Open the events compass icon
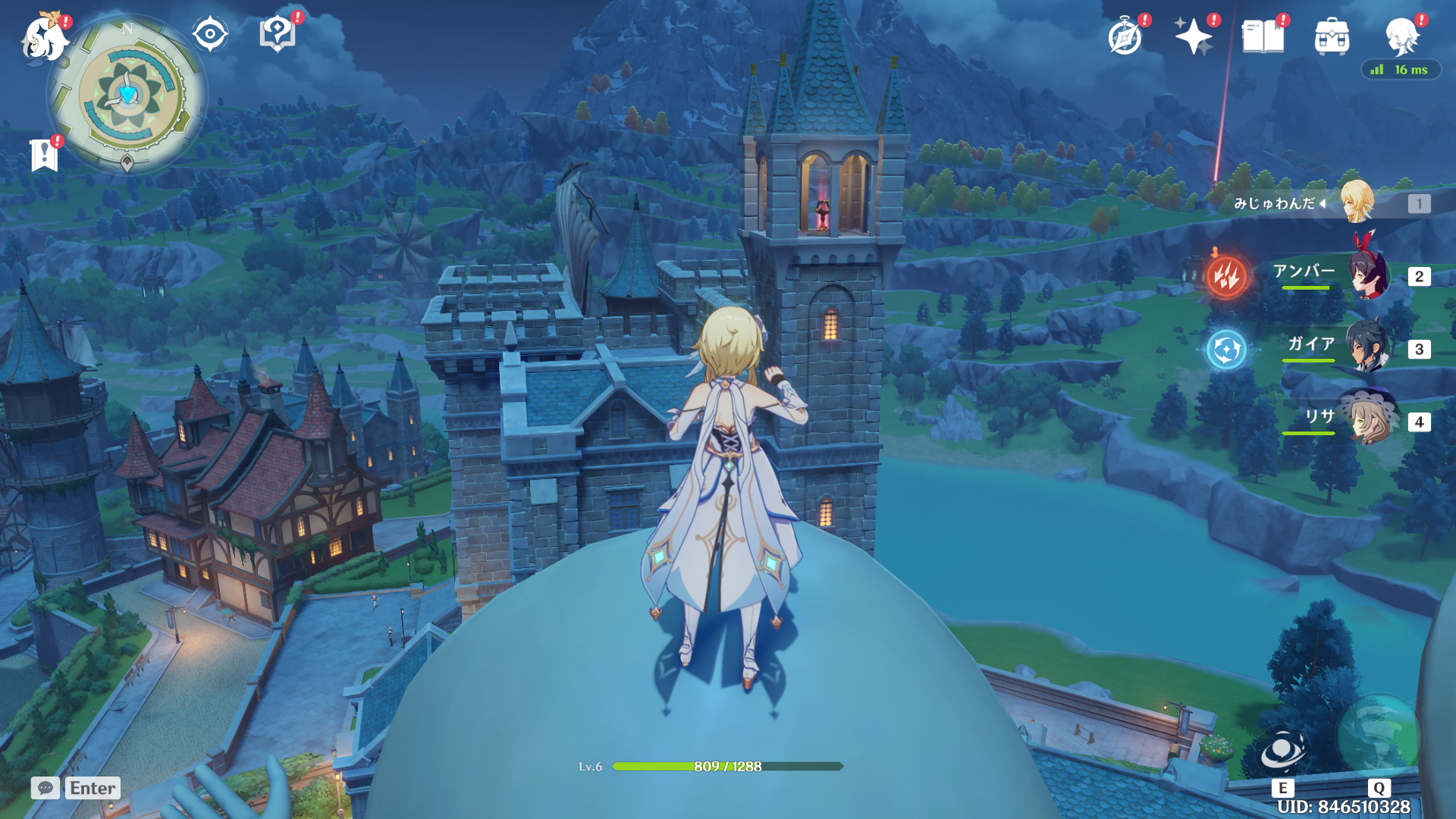The image size is (1456, 819). pyautogui.click(x=1125, y=36)
